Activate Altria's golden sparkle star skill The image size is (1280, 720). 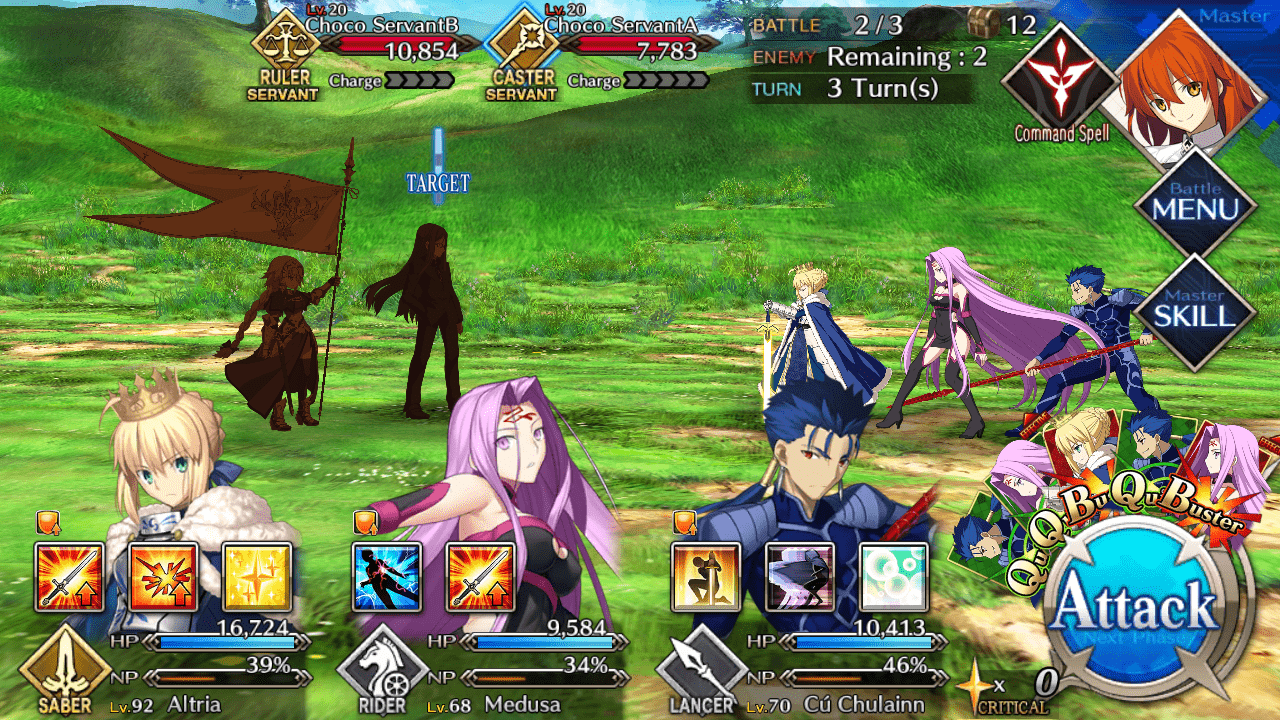(256, 577)
